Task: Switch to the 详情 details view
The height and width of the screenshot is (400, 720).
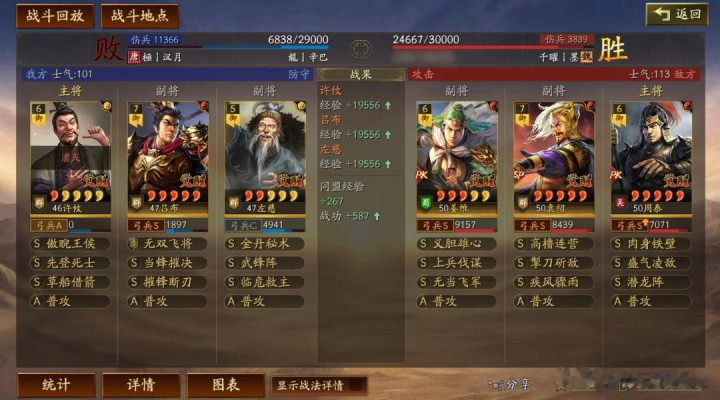Action: [x=140, y=385]
